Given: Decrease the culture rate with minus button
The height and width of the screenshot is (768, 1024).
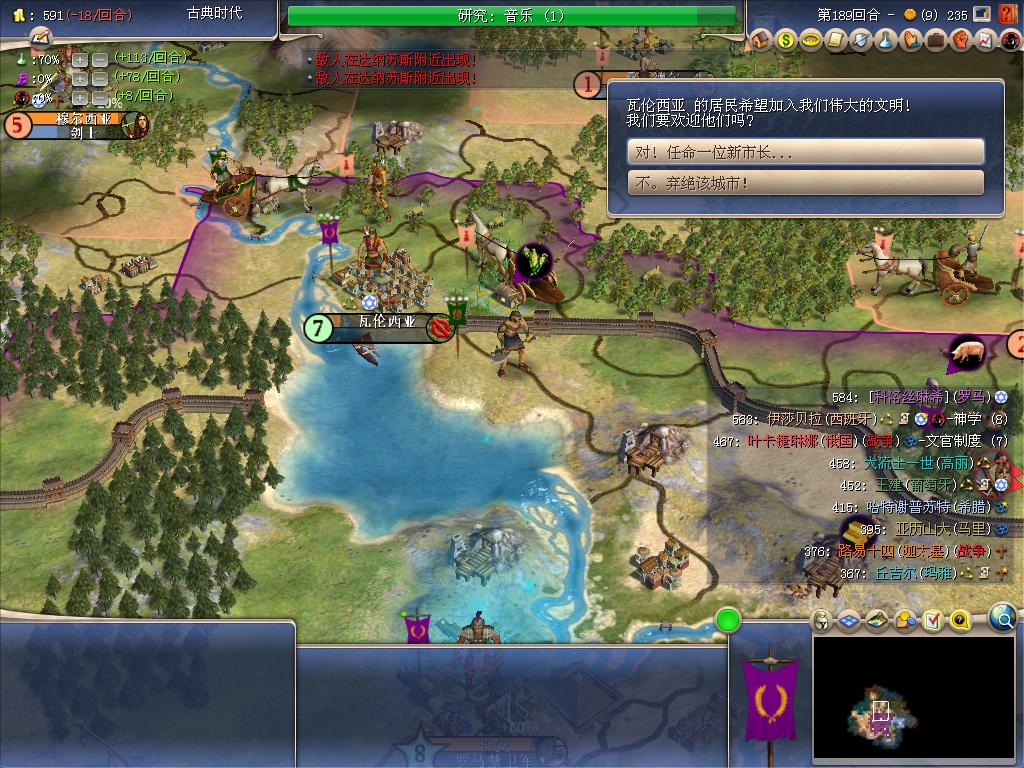Looking at the screenshot, I should (x=101, y=78).
